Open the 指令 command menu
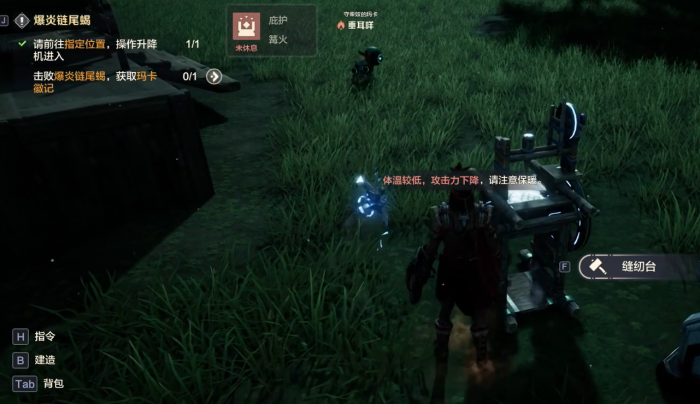Screen dimensions: 700x404 (x=45, y=337)
